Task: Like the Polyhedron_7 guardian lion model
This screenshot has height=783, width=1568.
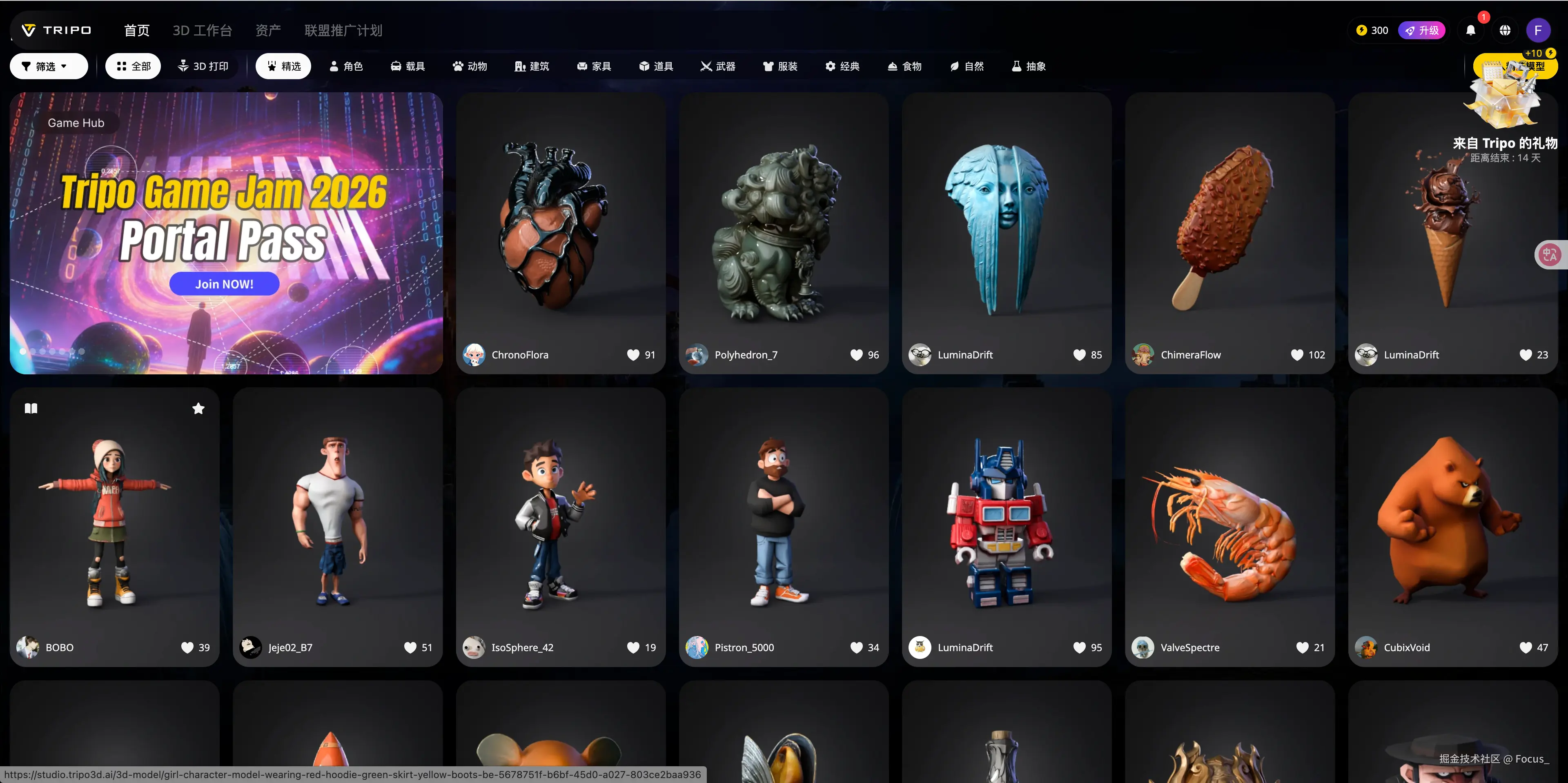Action: [856, 355]
